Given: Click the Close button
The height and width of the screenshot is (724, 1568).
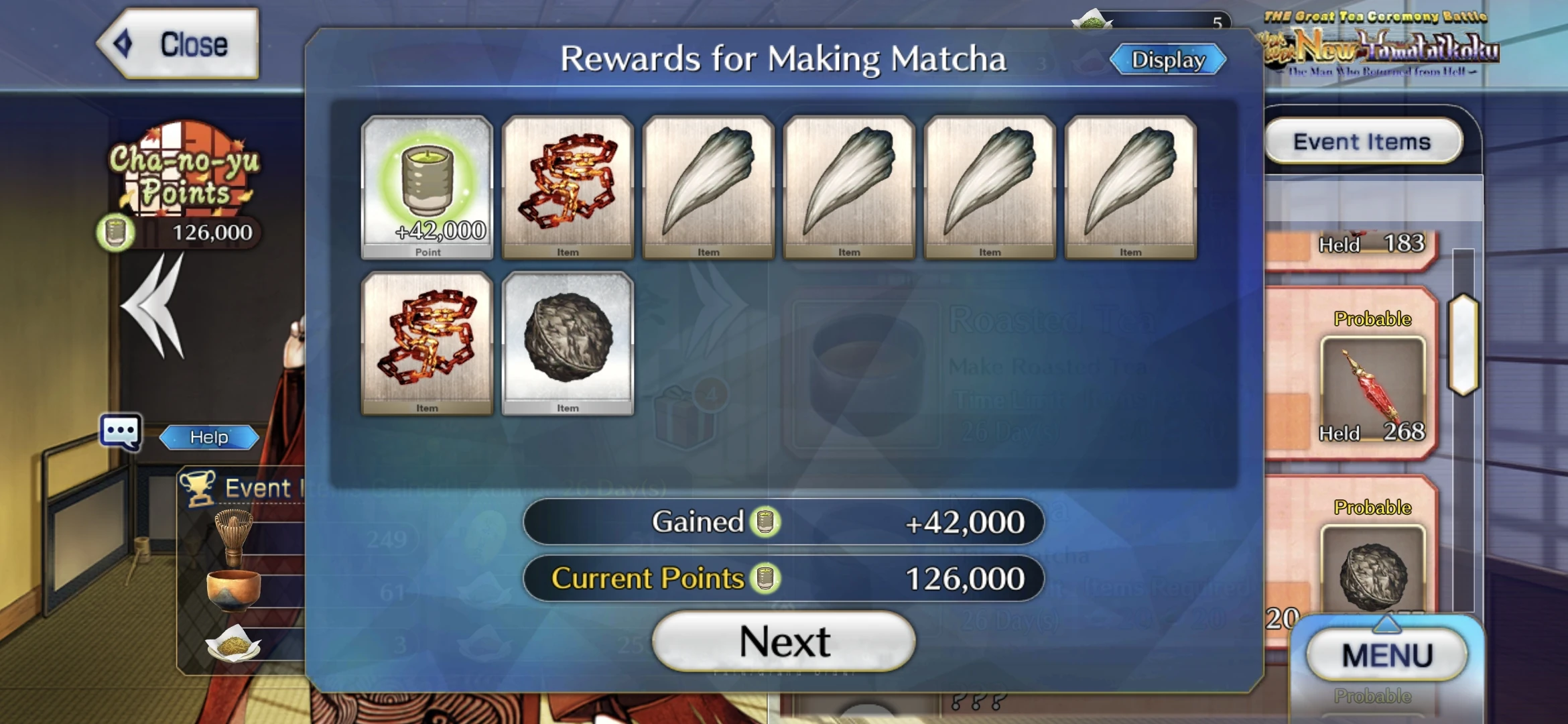Looking at the screenshot, I should (x=181, y=45).
